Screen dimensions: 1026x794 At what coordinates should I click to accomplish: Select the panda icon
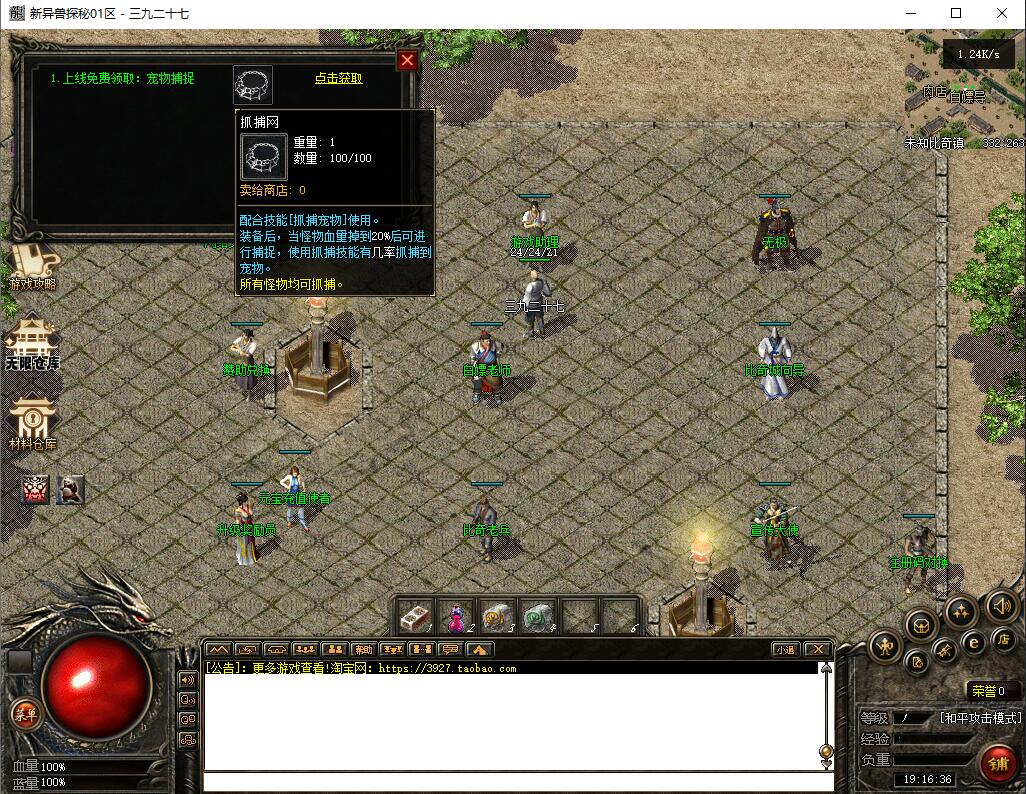click(x=69, y=489)
